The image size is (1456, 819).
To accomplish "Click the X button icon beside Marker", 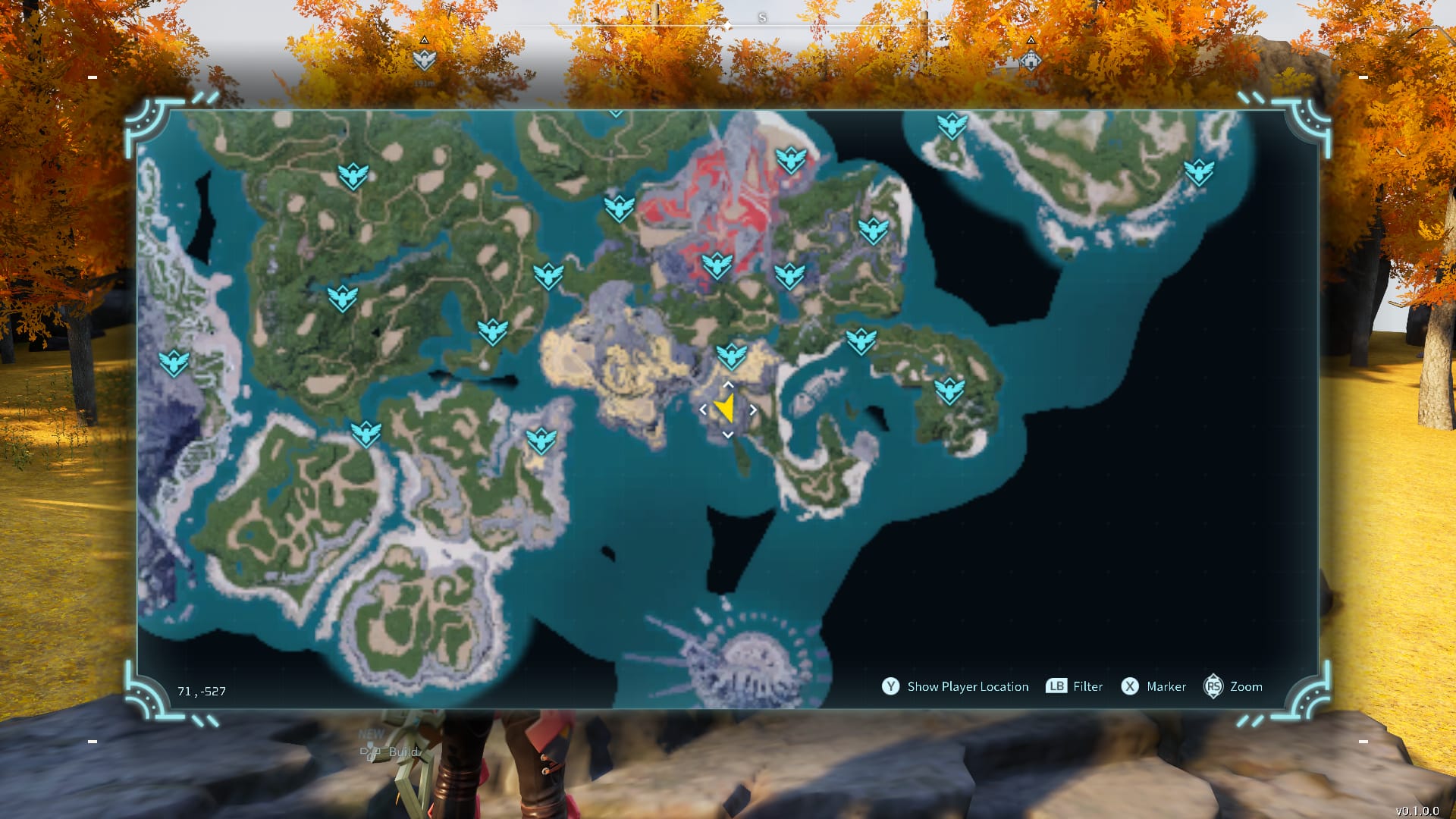I will pos(1131,686).
